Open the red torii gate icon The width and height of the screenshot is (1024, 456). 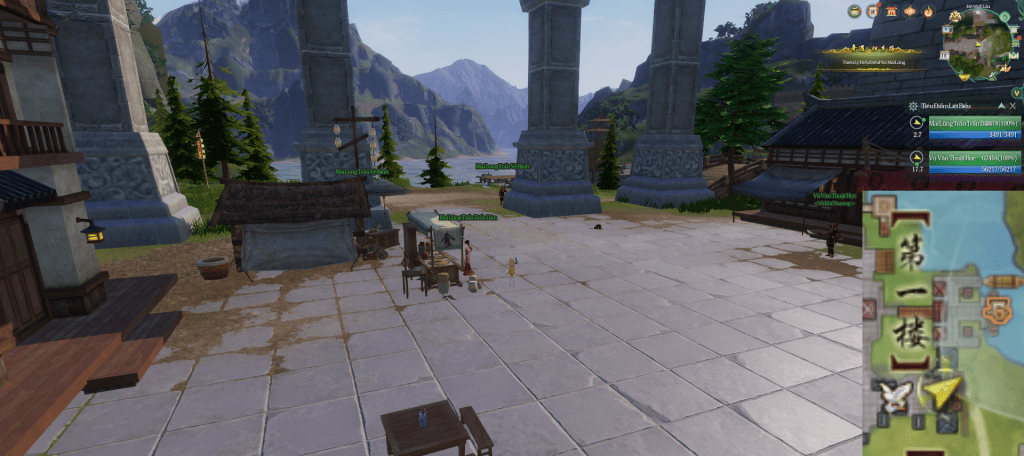click(x=891, y=12)
